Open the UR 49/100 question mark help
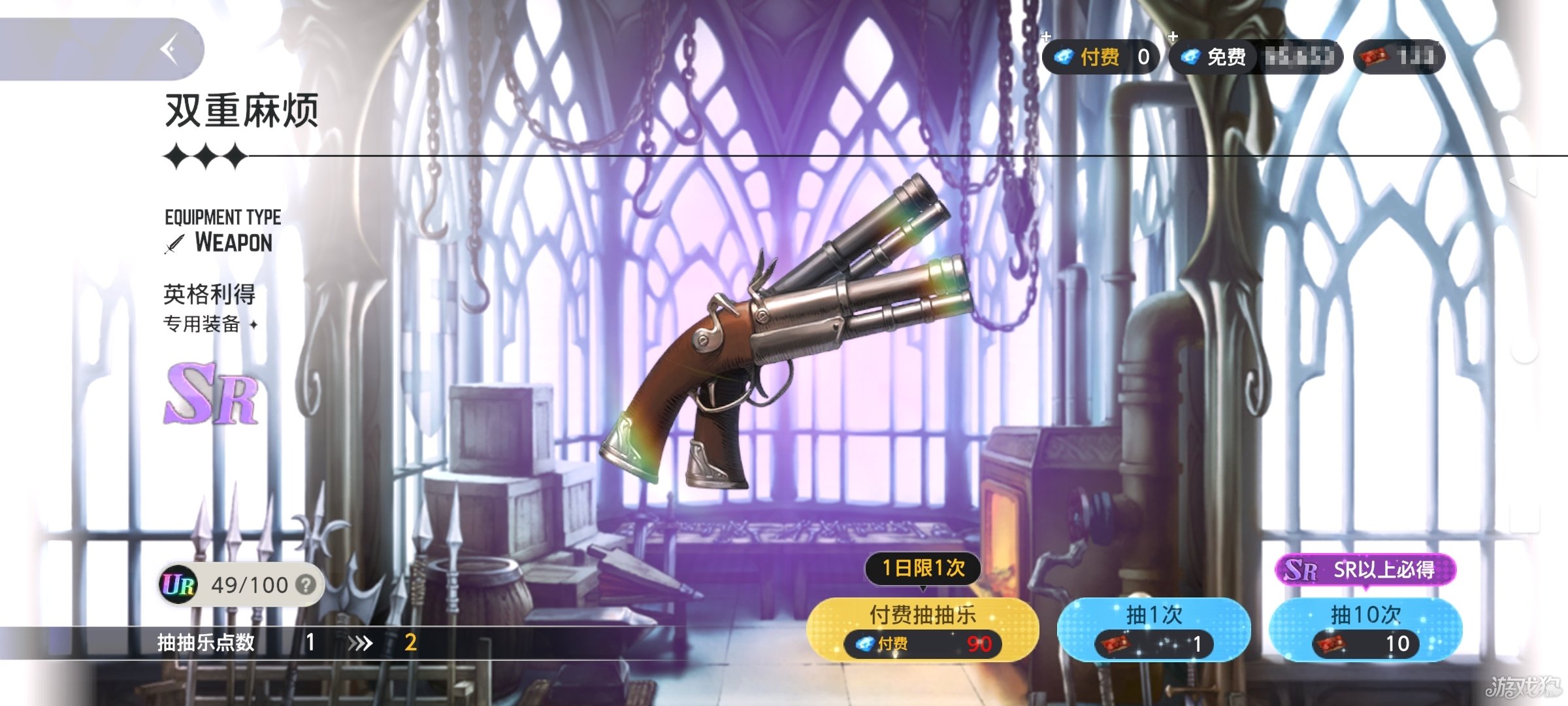The width and height of the screenshot is (1568, 706). pyautogui.click(x=305, y=585)
